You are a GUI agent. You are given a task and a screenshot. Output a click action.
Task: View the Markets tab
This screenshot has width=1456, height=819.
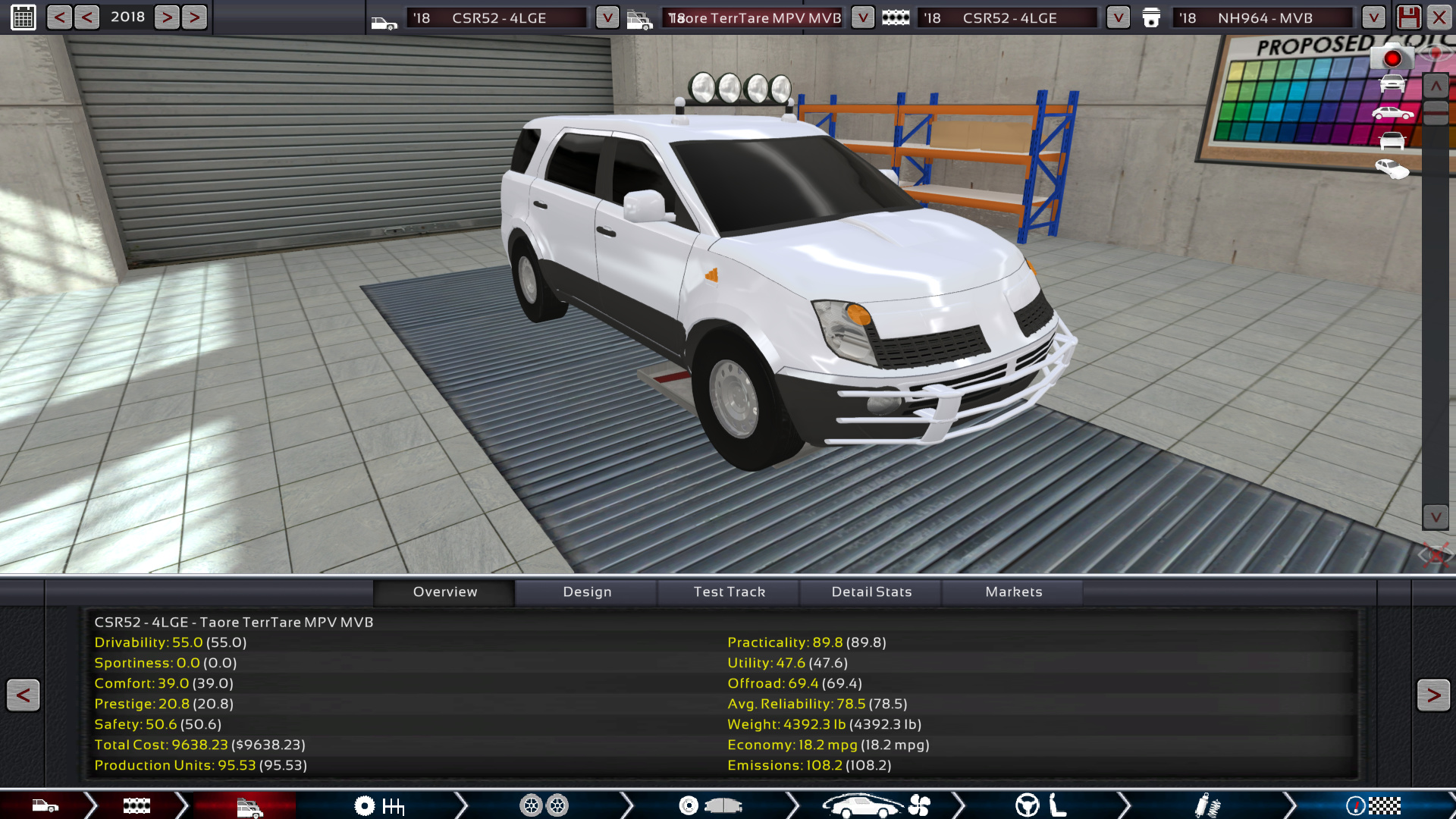pyautogui.click(x=1013, y=591)
